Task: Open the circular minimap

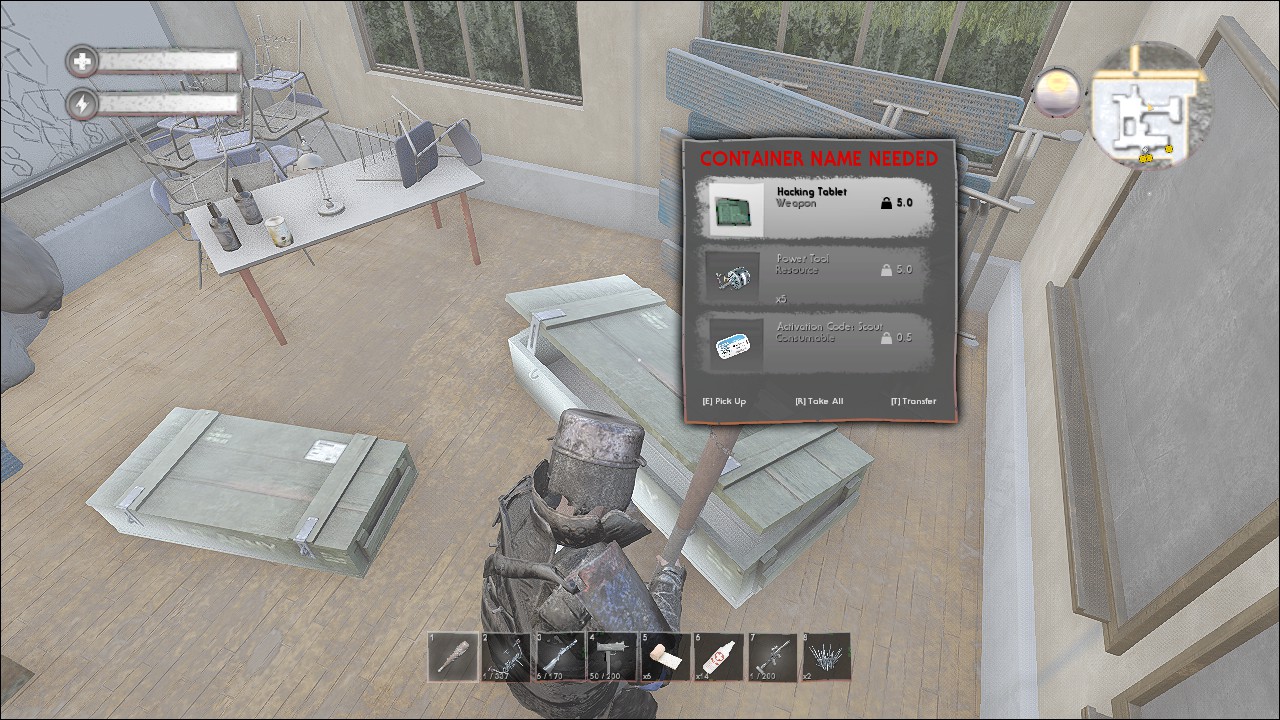Action: coord(1150,105)
